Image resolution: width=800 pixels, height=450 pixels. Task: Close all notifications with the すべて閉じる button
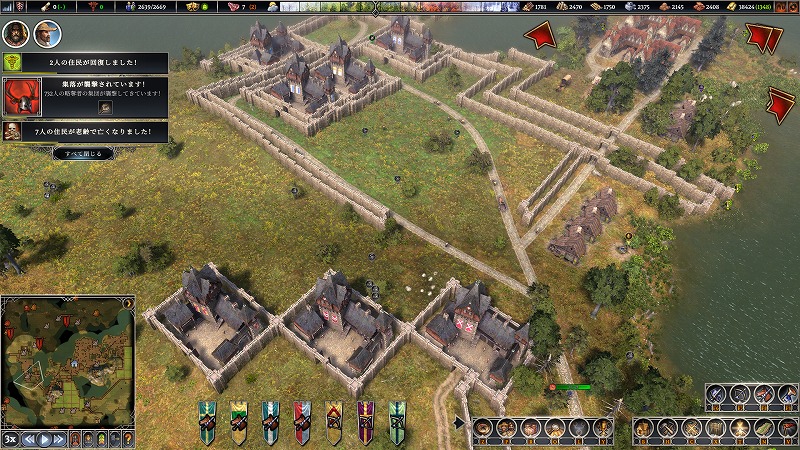coord(83,153)
